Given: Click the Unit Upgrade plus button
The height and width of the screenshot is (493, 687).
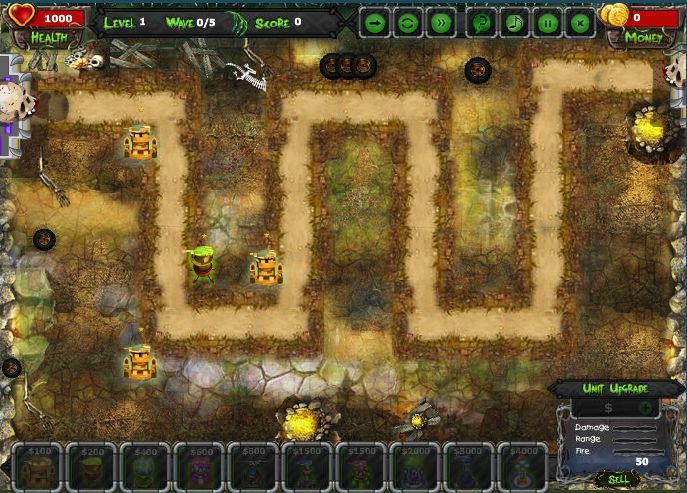Looking at the screenshot, I should [x=646, y=407].
